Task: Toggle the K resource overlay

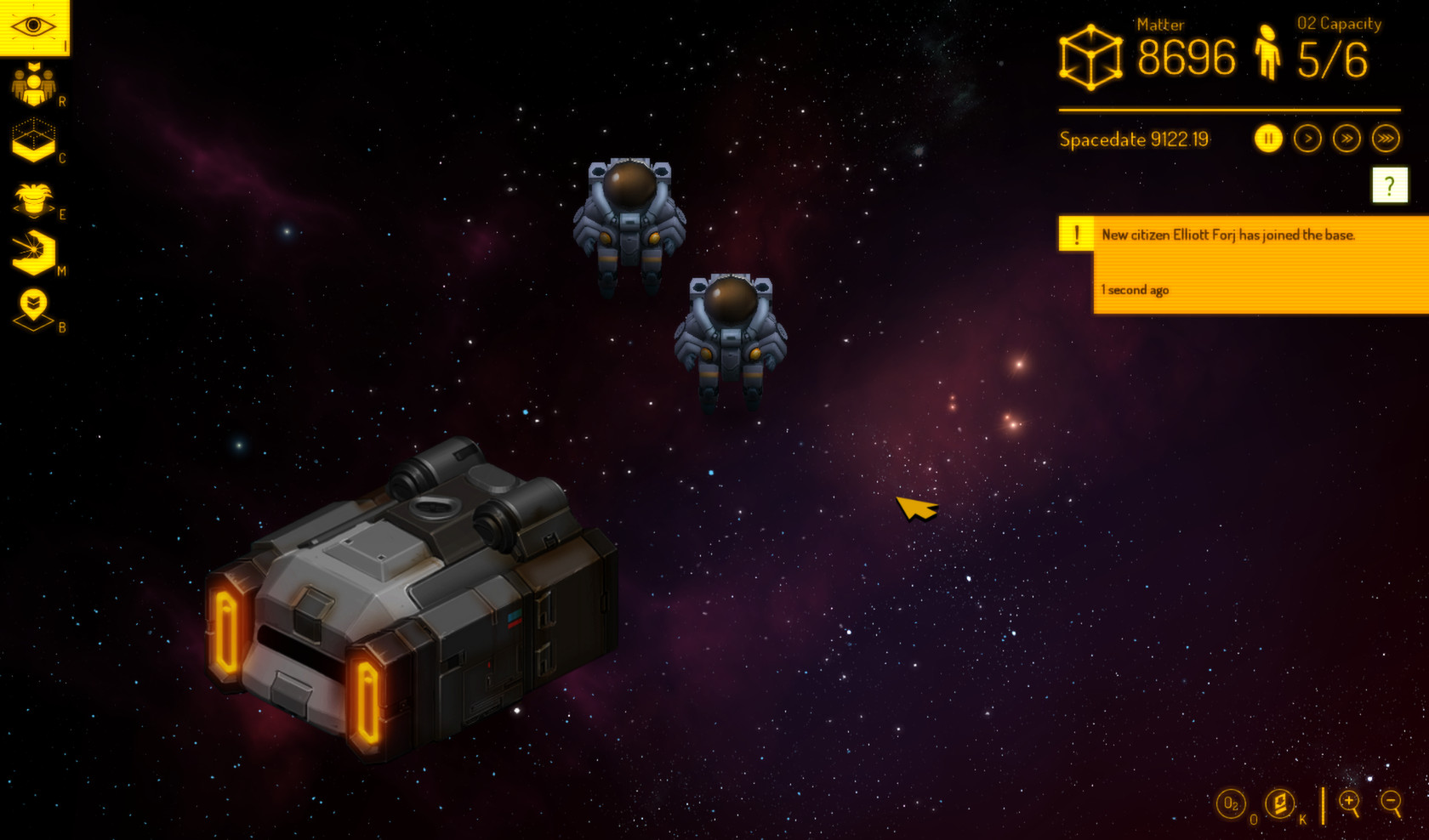Action: (x=1280, y=803)
